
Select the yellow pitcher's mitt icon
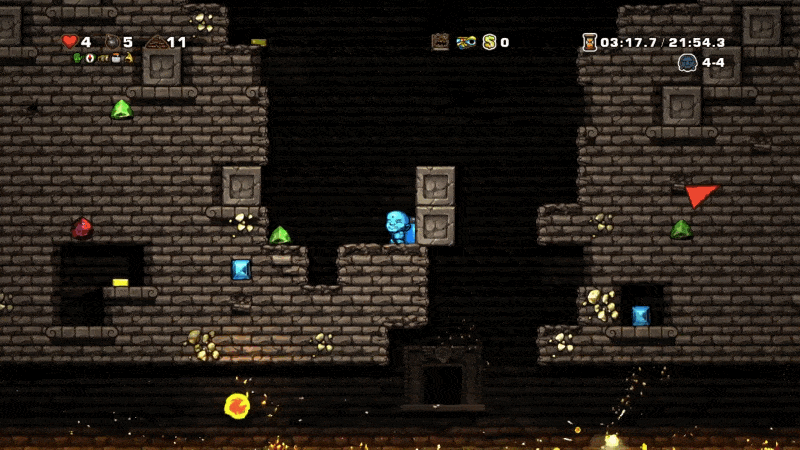(129, 58)
